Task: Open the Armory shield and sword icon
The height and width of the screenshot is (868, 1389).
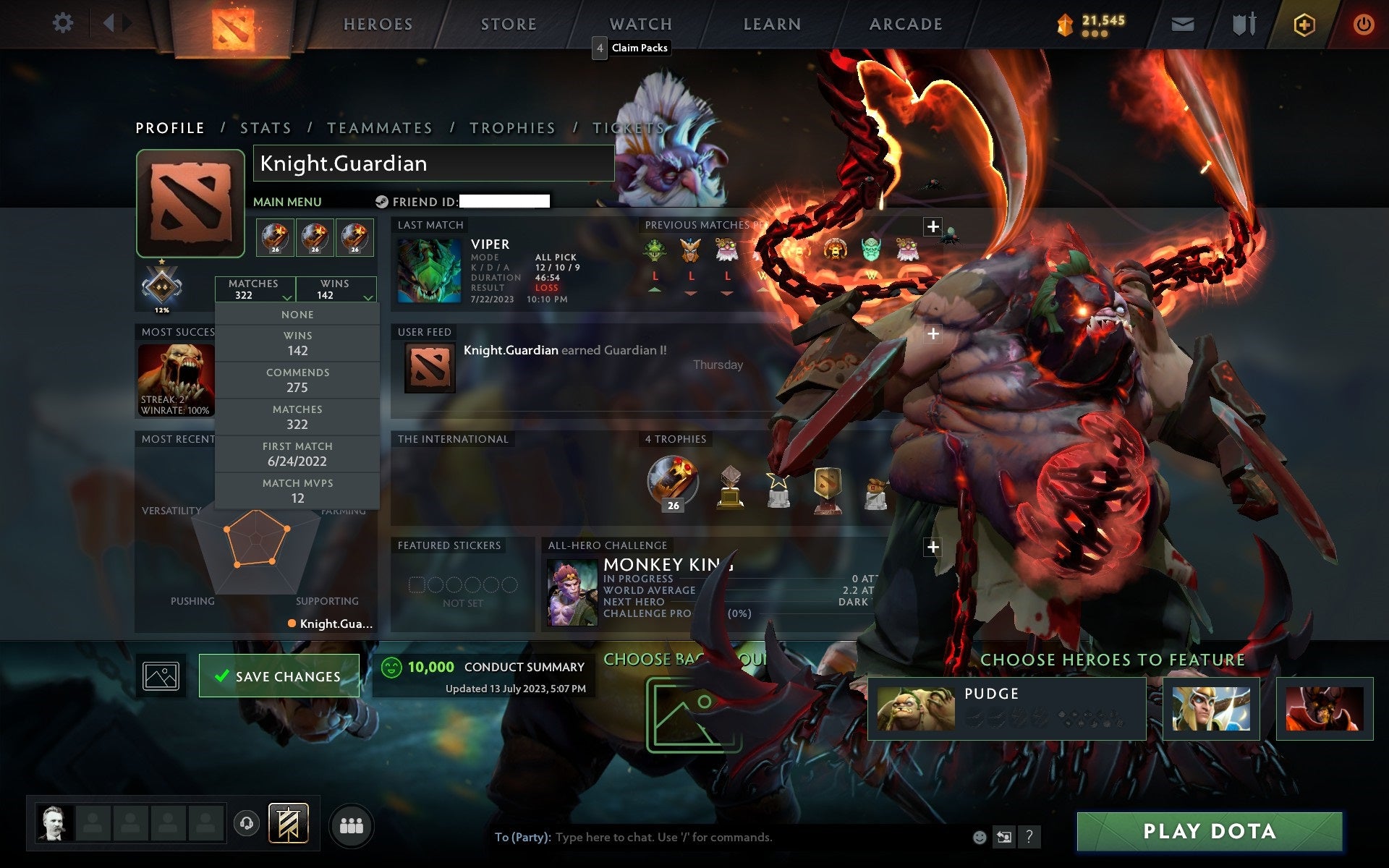Action: [1241, 23]
